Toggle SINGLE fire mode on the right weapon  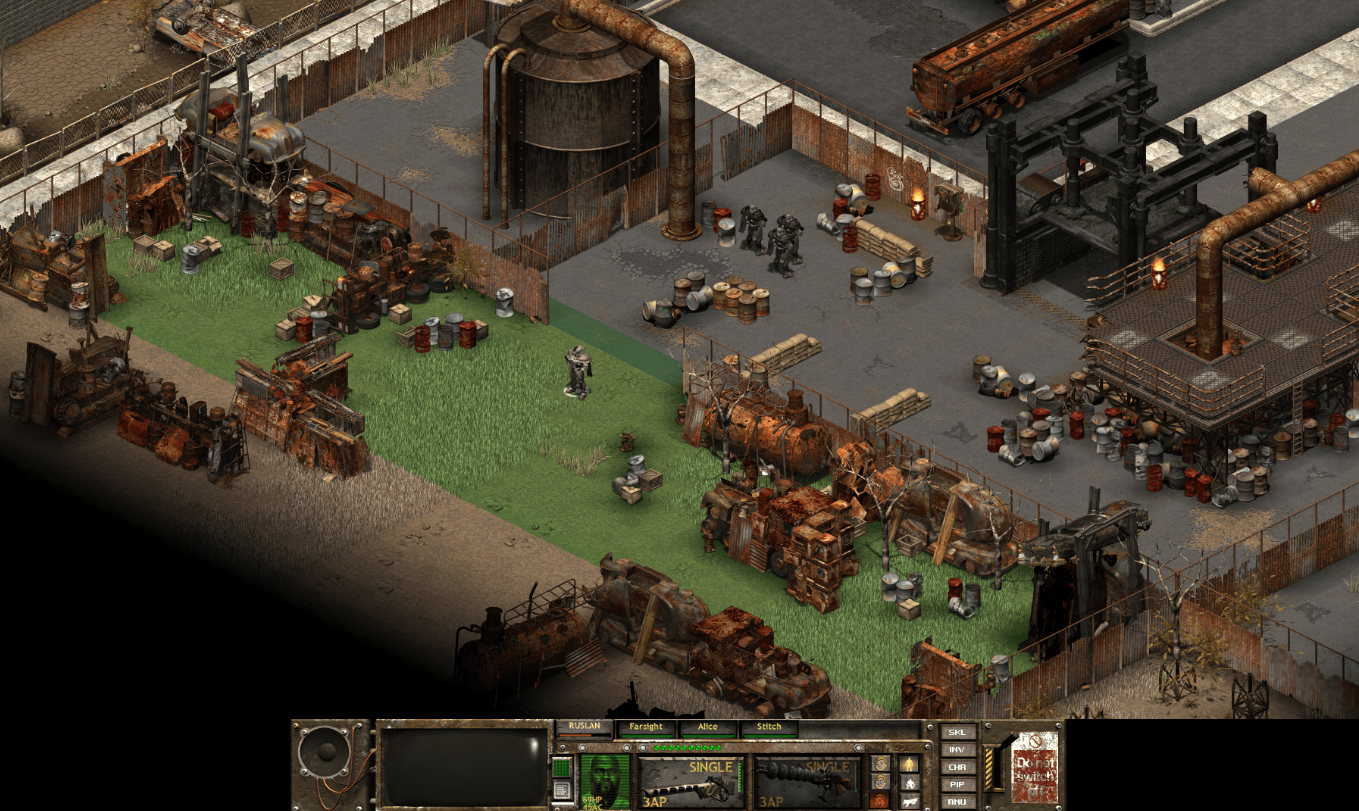tap(827, 767)
